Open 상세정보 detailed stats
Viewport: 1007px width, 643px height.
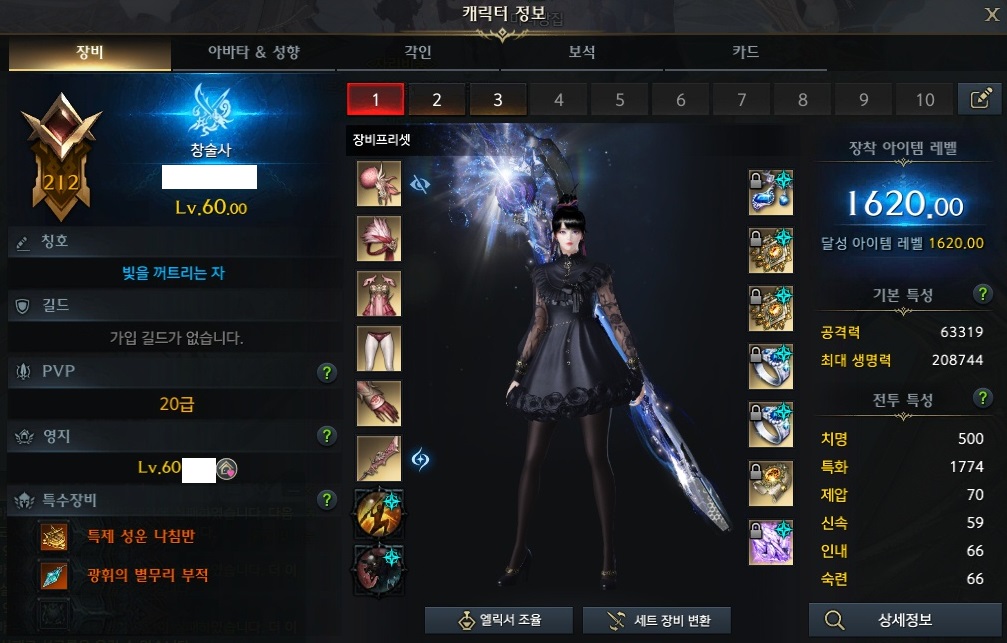pos(904,620)
